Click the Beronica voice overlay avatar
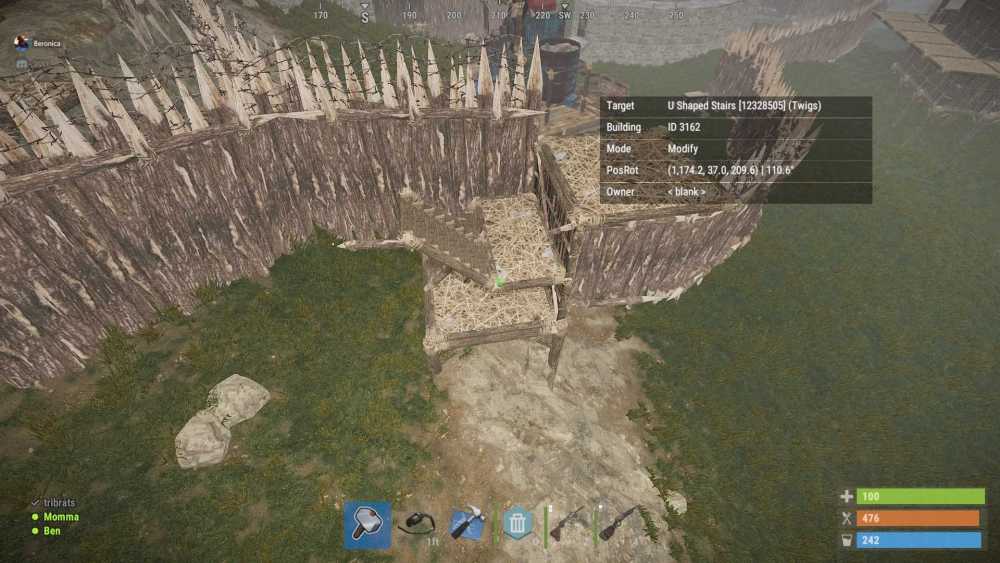1000x563 pixels. tap(21, 43)
